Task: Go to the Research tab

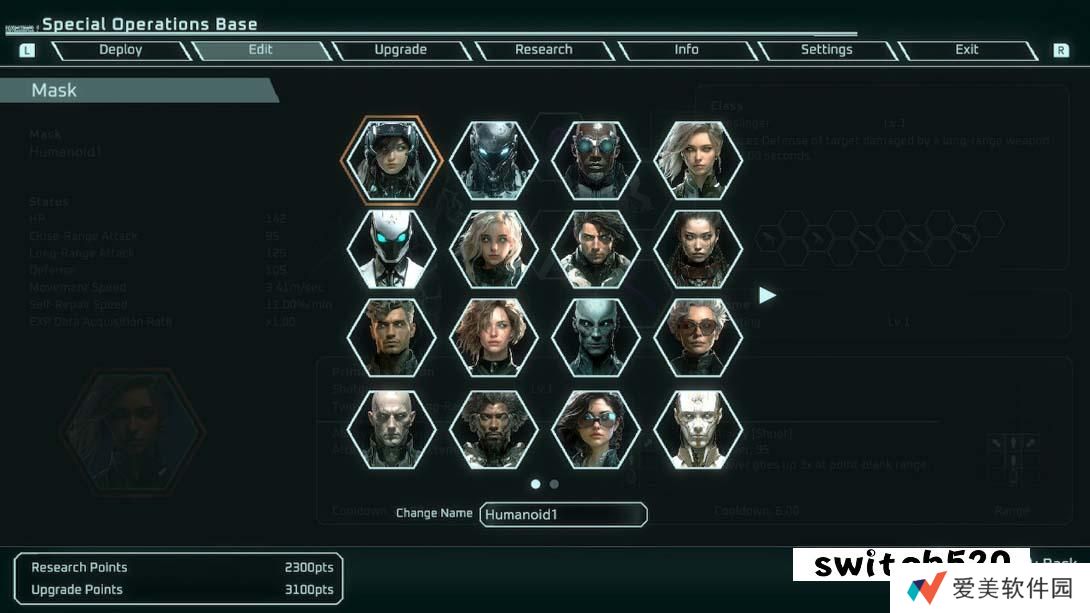Action: (x=543, y=50)
